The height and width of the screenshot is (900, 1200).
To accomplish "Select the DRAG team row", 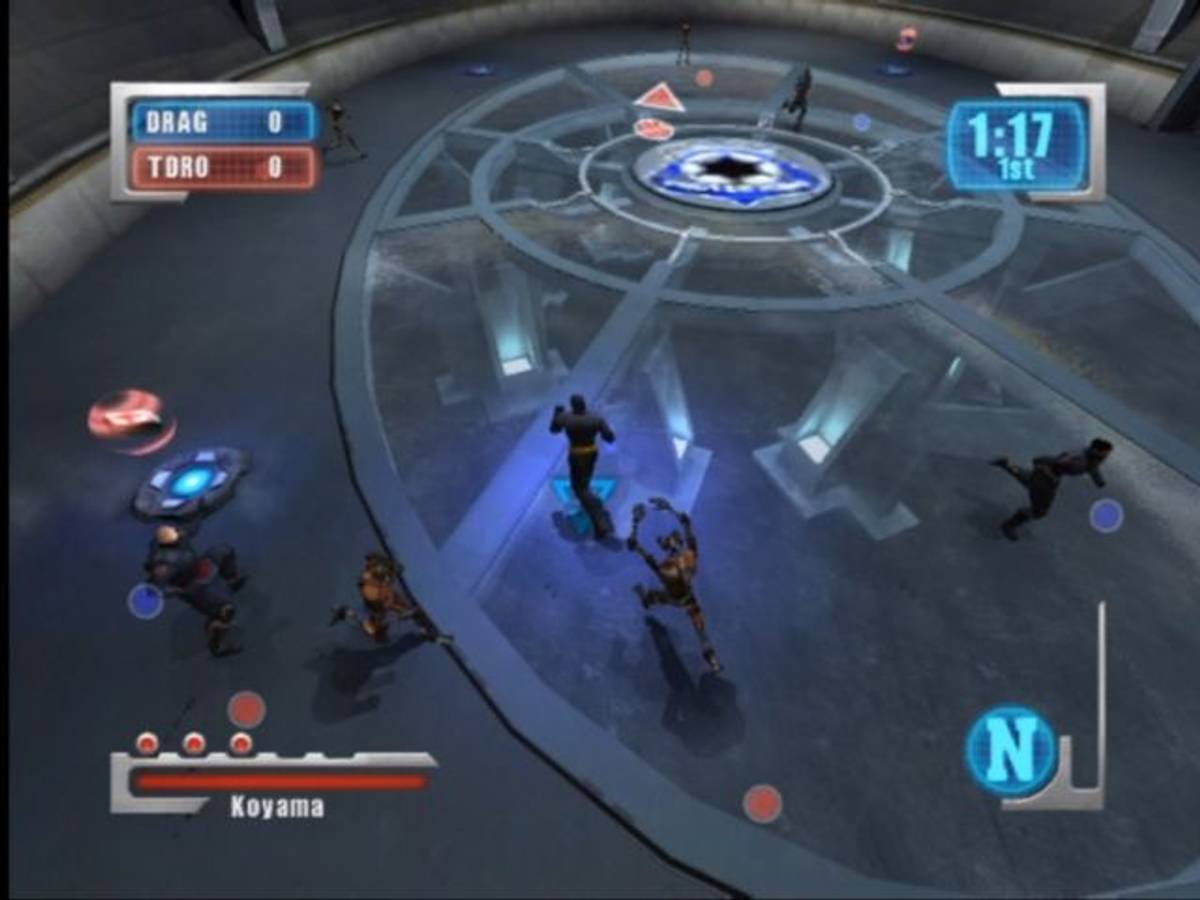I will (224, 122).
